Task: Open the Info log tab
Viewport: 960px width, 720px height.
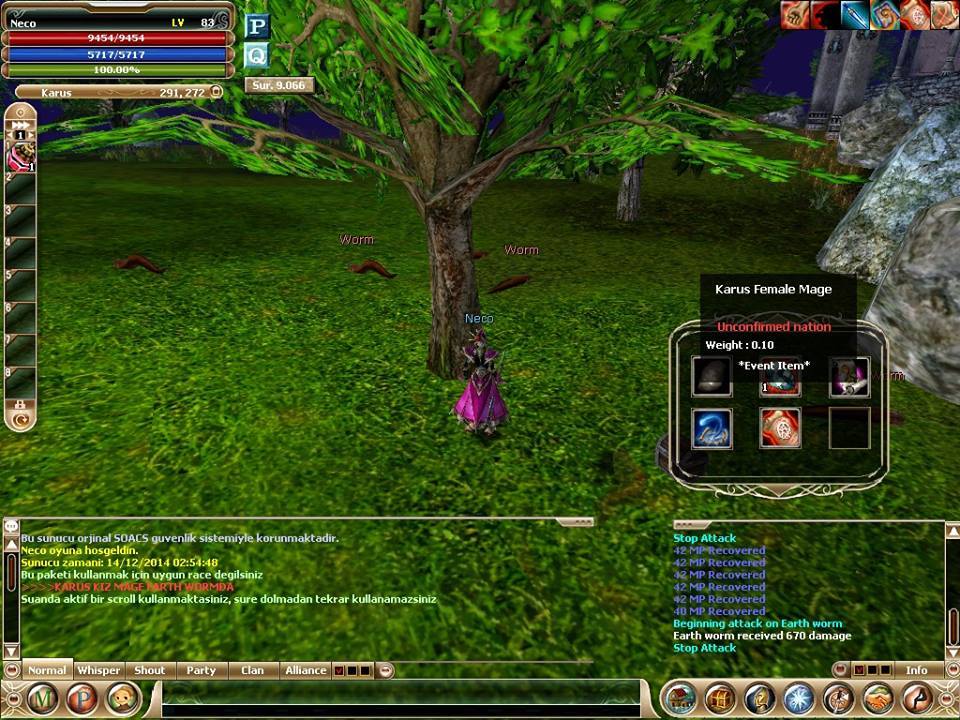Action: pyautogui.click(x=916, y=670)
